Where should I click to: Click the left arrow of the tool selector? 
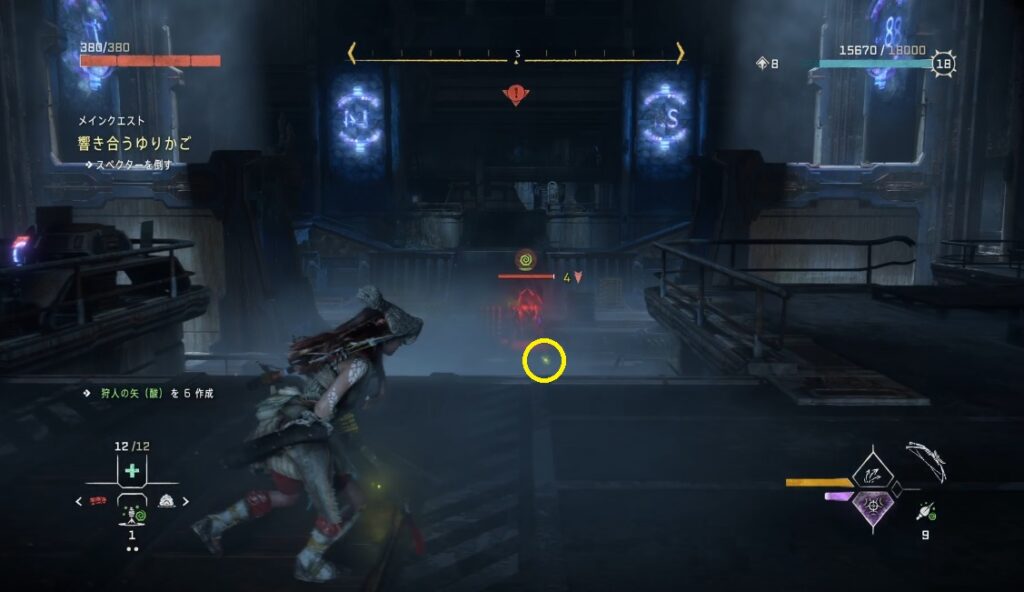tap(79, 501)
